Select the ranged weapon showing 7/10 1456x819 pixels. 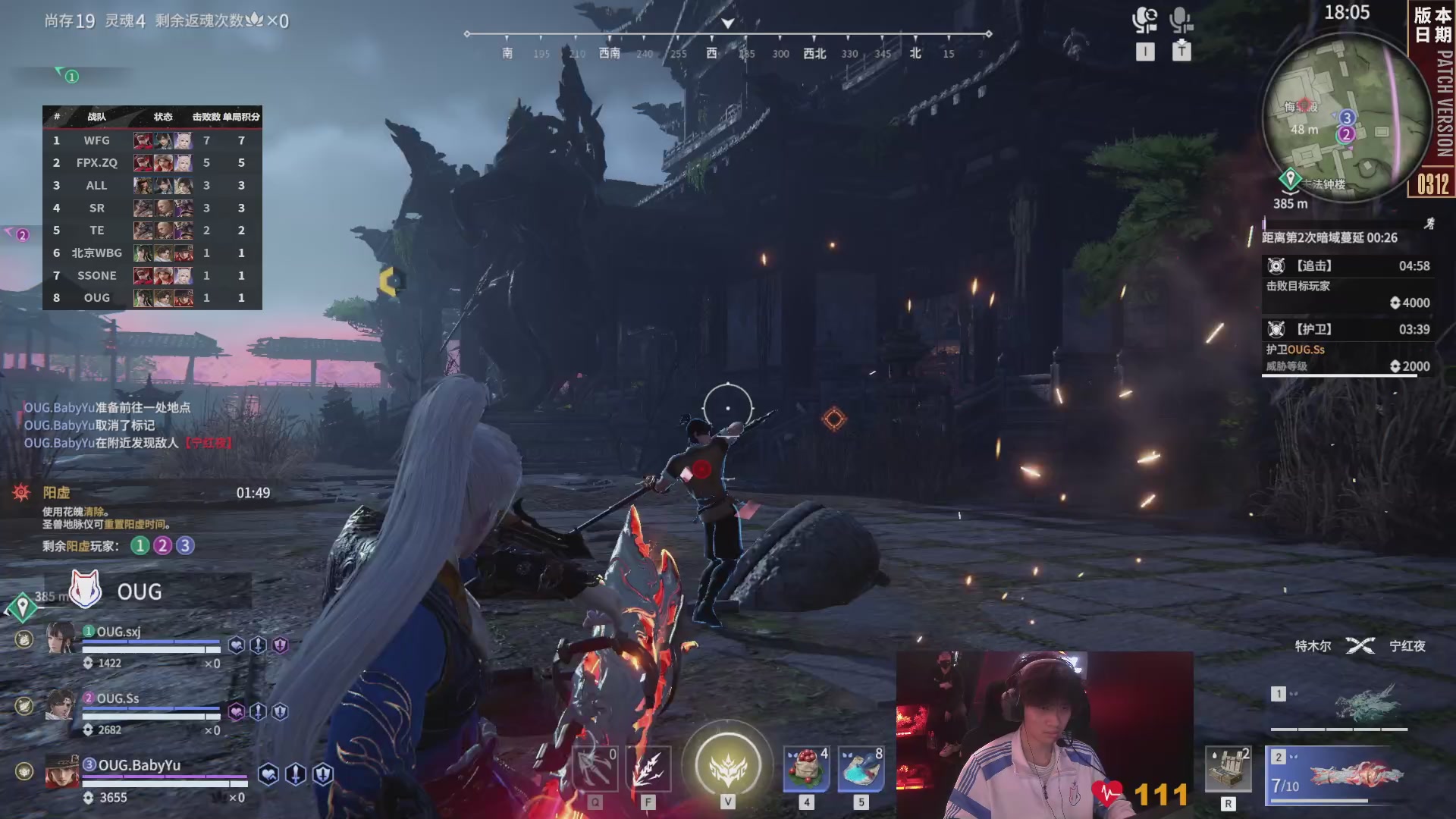point(1340,774)
